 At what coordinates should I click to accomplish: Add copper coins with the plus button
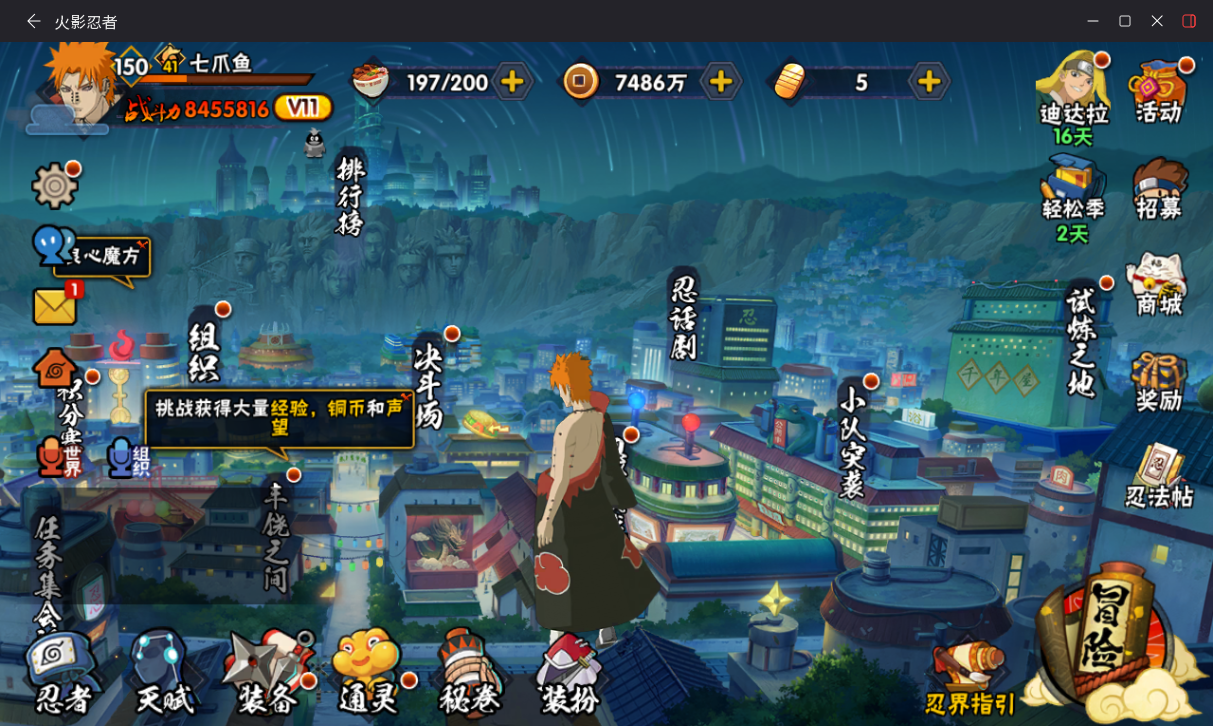(720, 82)
